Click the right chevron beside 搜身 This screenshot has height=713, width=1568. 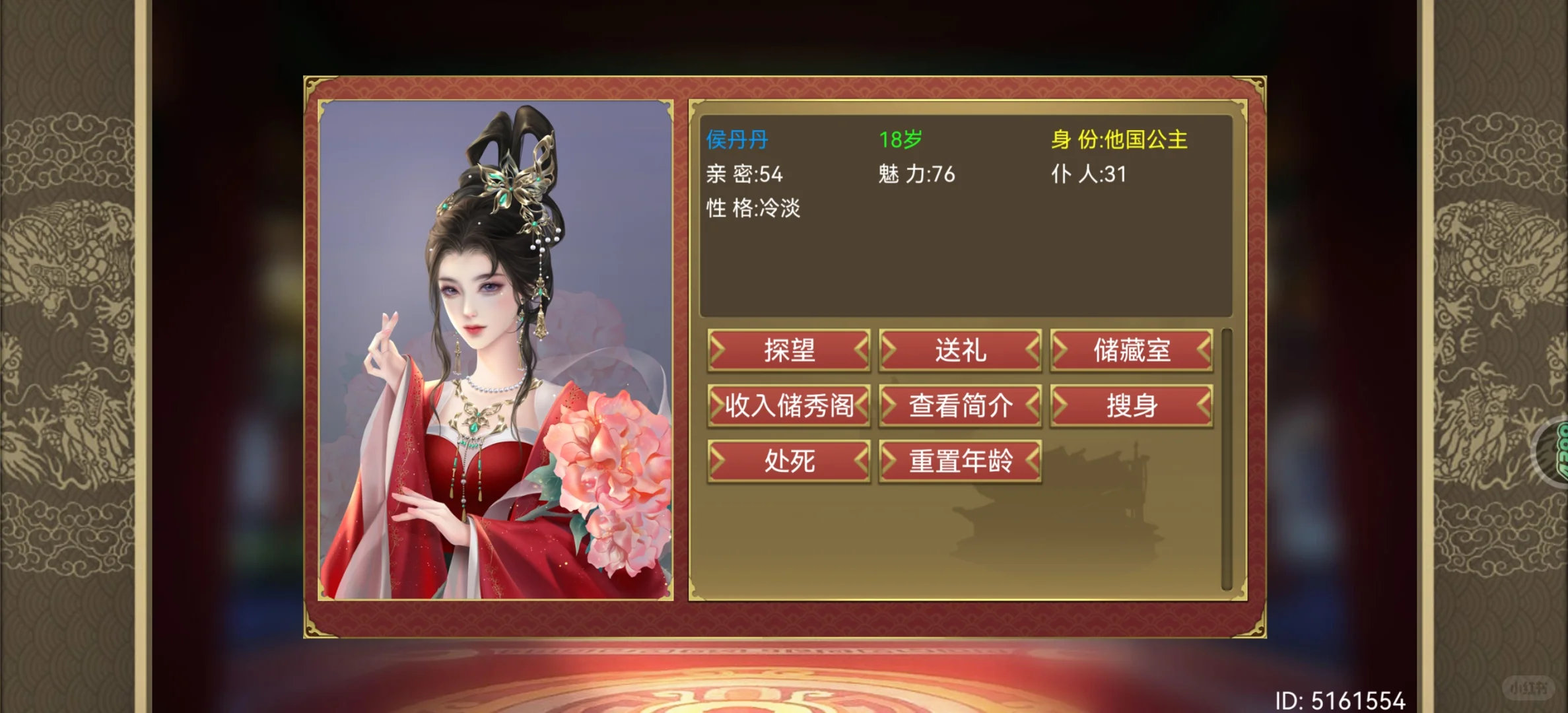click(1202, 406)
